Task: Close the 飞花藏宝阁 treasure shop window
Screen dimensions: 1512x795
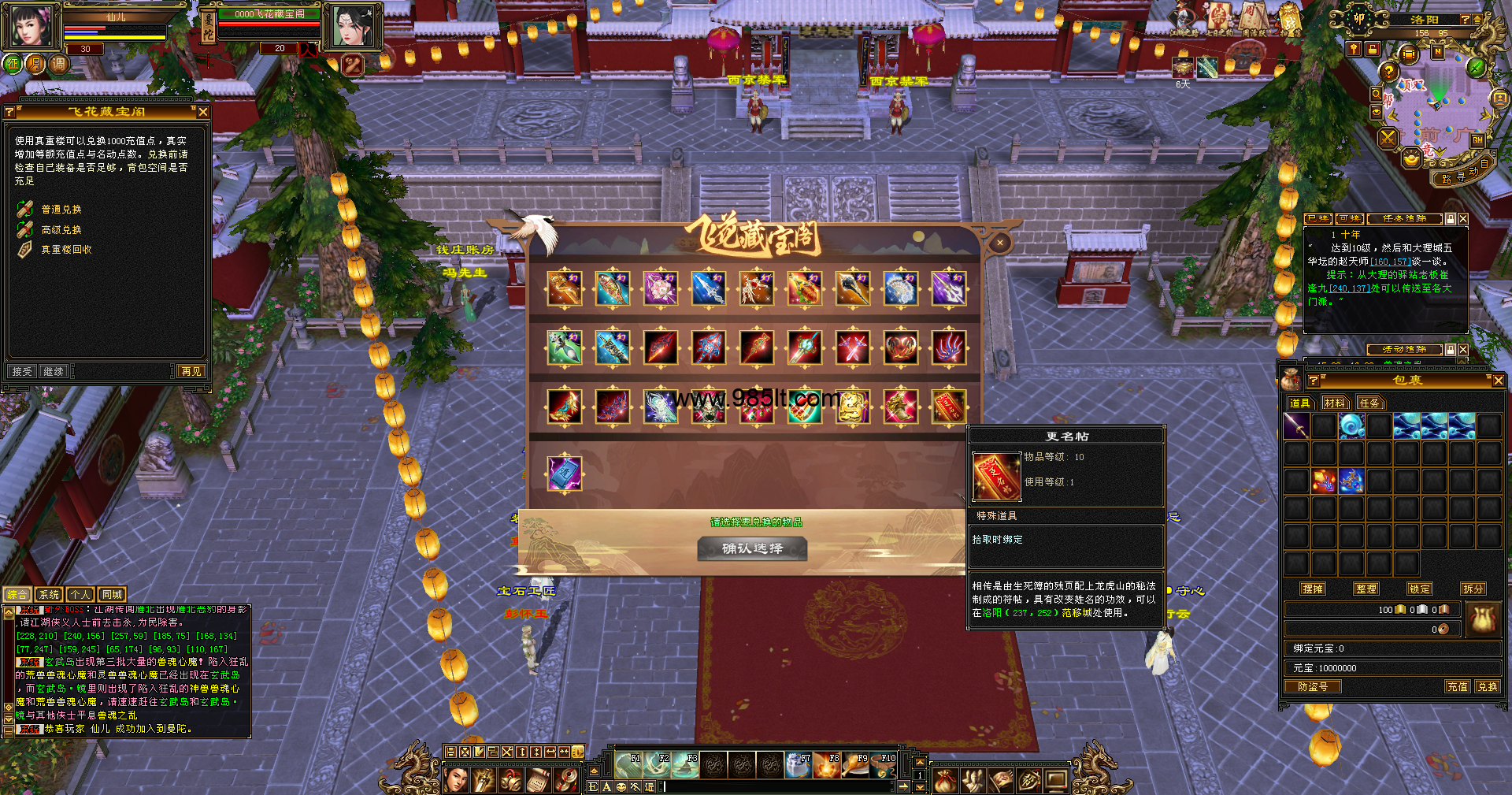Action: [x=999, y=243]
